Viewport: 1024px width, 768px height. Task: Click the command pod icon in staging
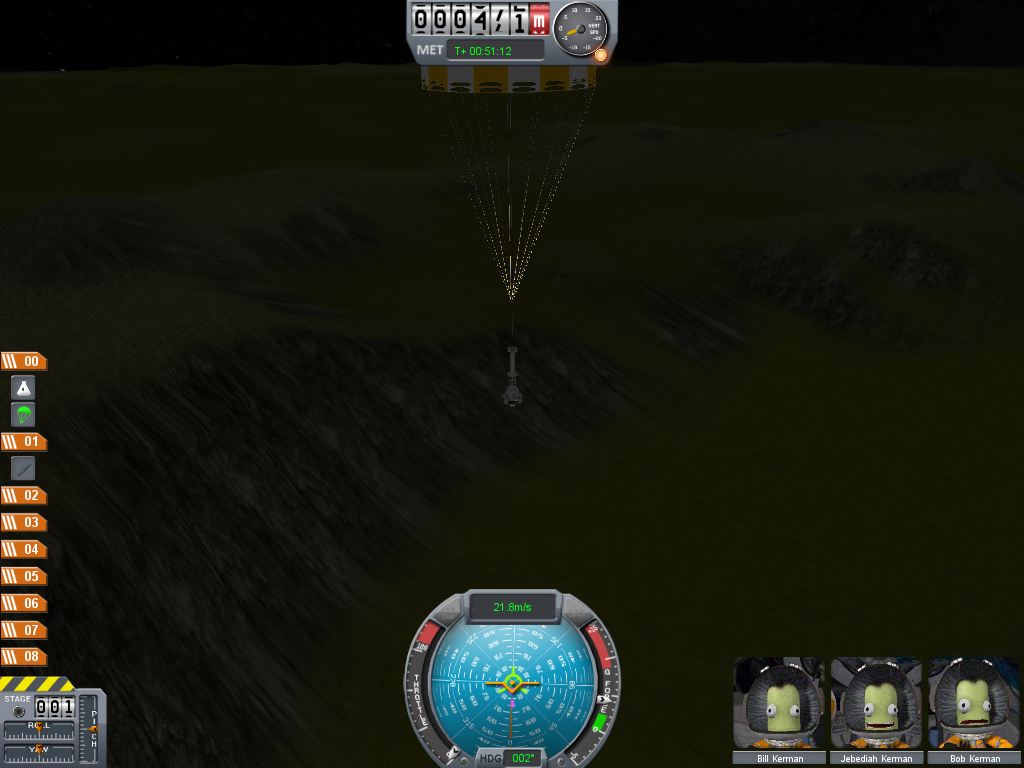(24, 388)
